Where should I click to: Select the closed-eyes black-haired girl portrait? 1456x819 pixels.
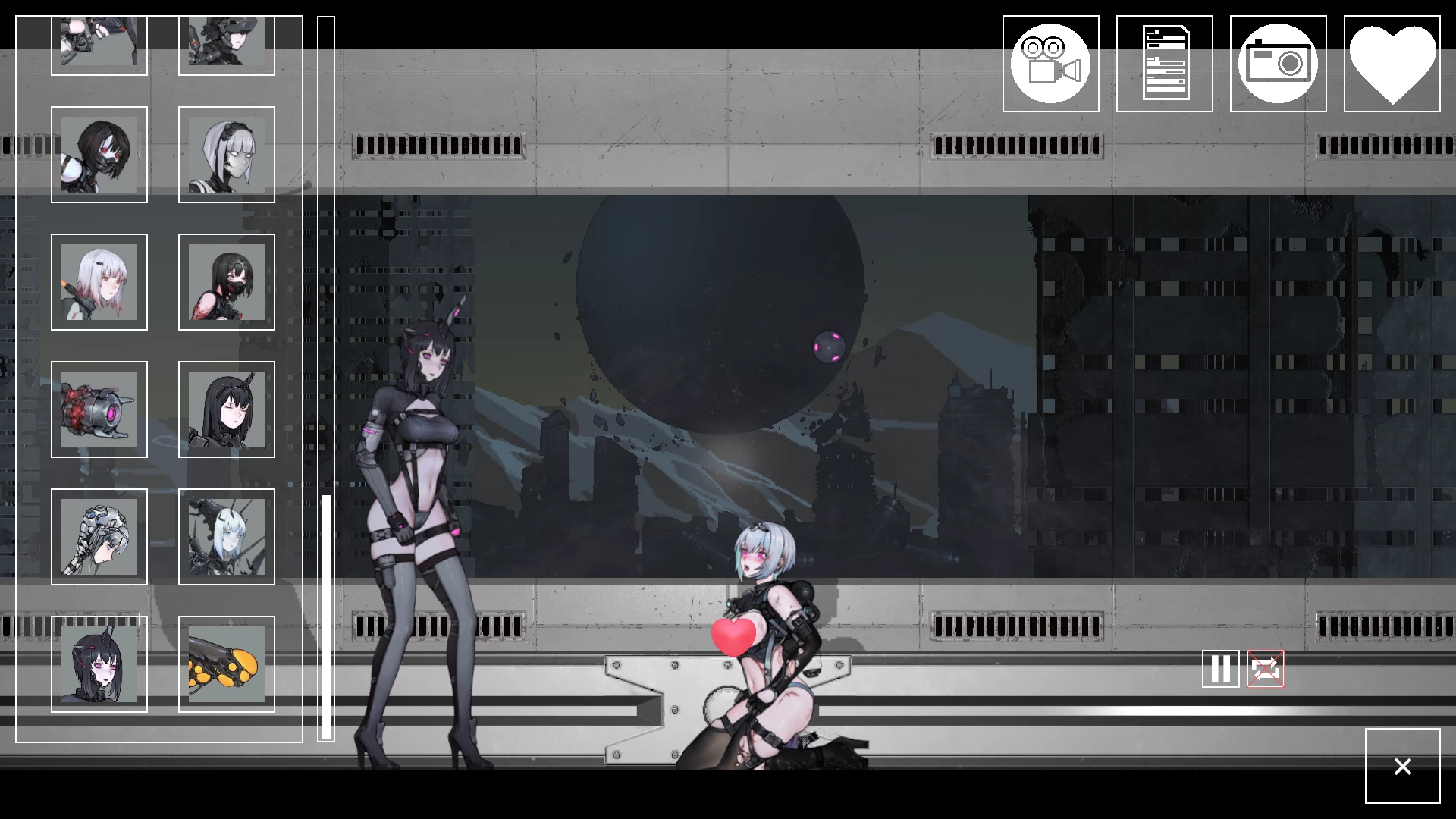(227, 410)
